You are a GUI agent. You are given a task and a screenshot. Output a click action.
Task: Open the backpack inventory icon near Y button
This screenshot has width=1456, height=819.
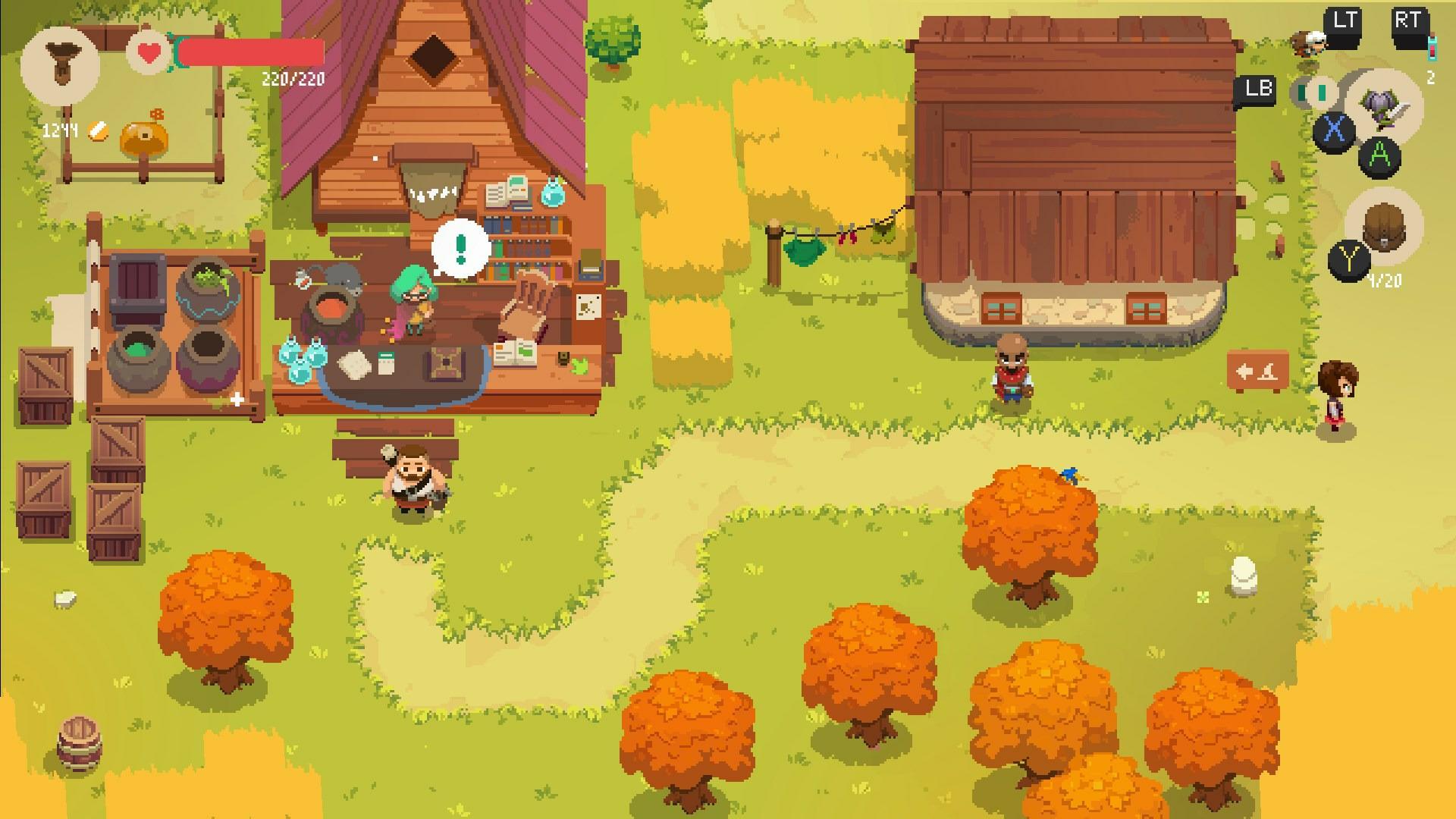tap(1383, 224)
